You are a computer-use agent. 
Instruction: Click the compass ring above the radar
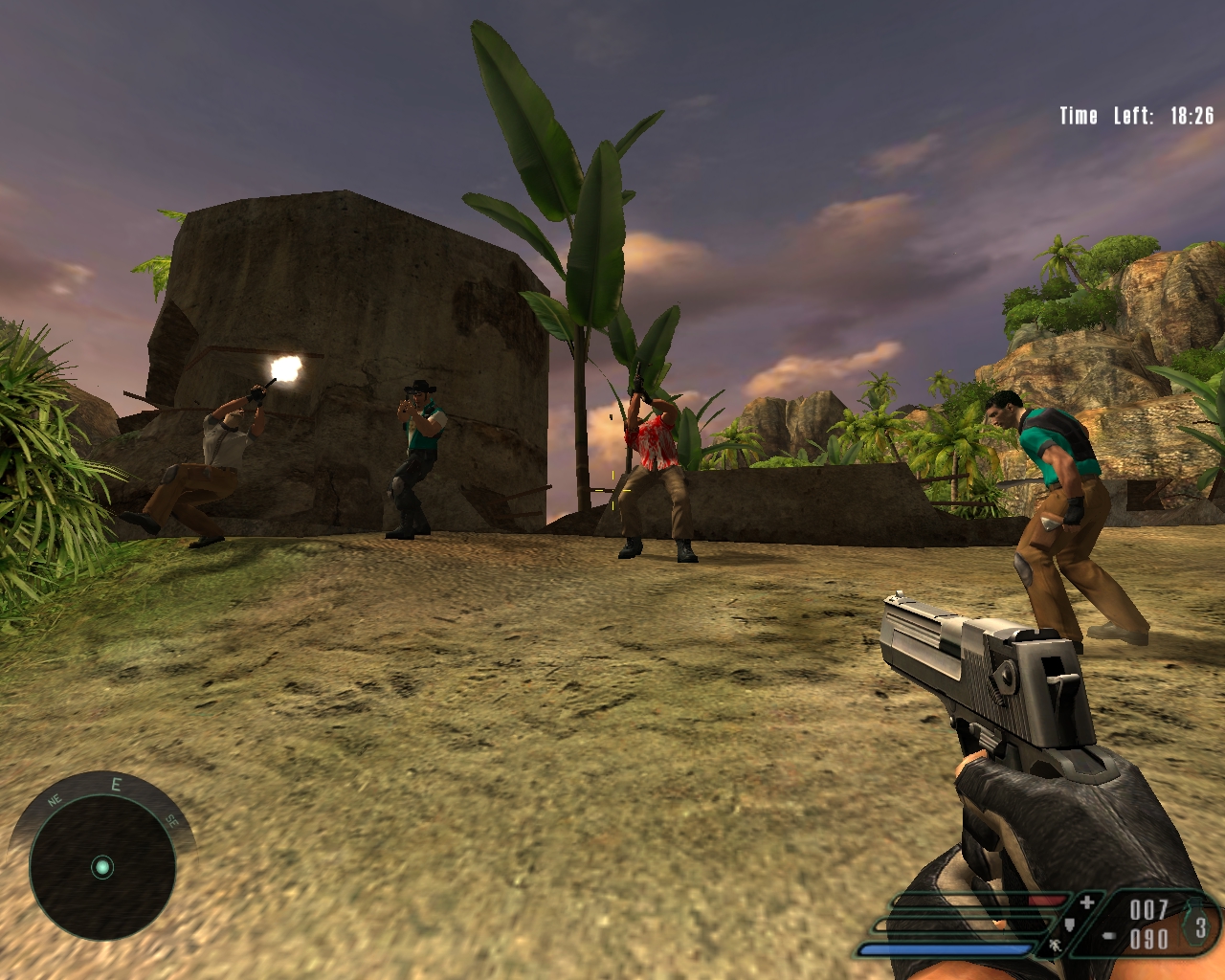116,787
